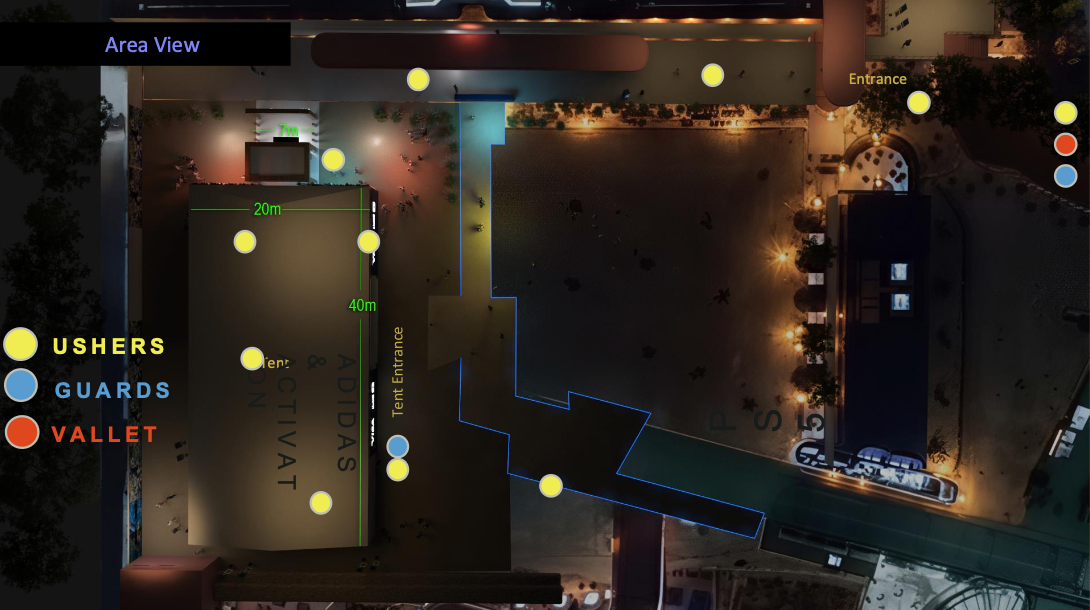
Task: Click the orange valet map marker
Action: tap(1066, 144)
